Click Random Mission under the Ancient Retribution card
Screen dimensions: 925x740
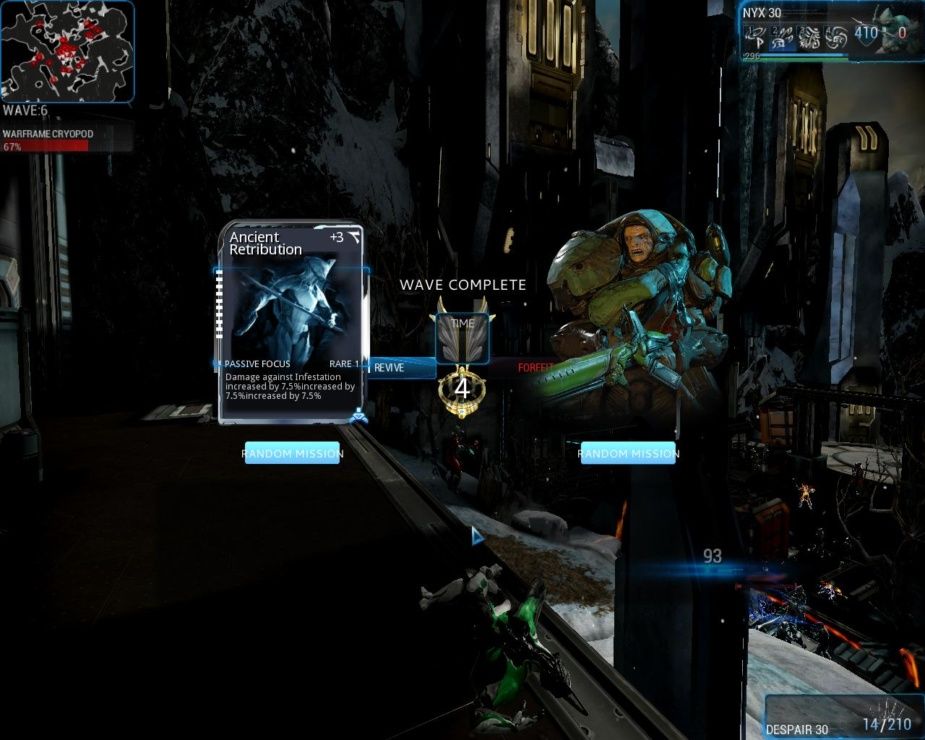[292, 453]
